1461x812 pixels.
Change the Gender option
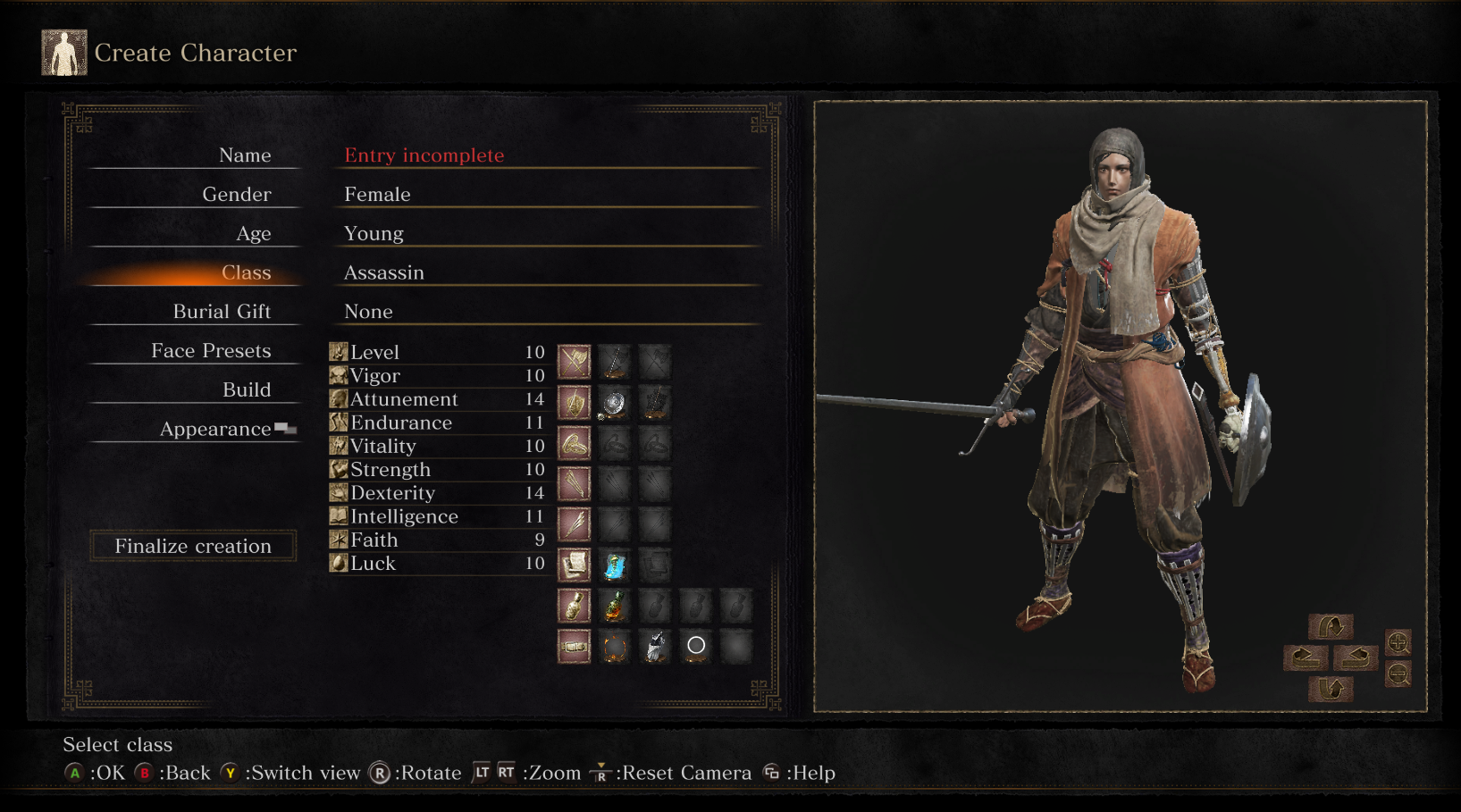377,195
